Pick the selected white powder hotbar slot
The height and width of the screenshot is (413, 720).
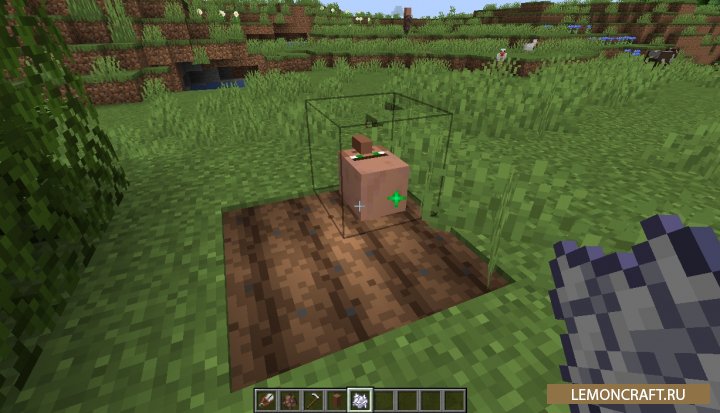pyautogui.click(x=361, y=400)
